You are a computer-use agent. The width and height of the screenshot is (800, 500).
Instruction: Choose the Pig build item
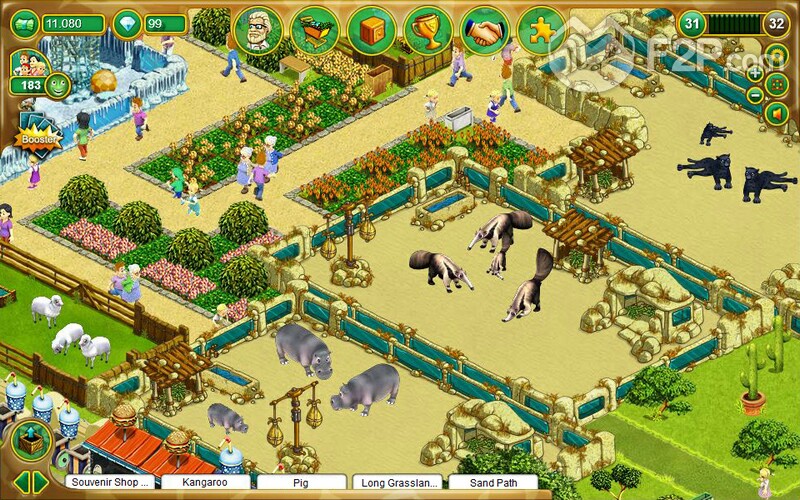pyautogui.click(x=299, y=483)
